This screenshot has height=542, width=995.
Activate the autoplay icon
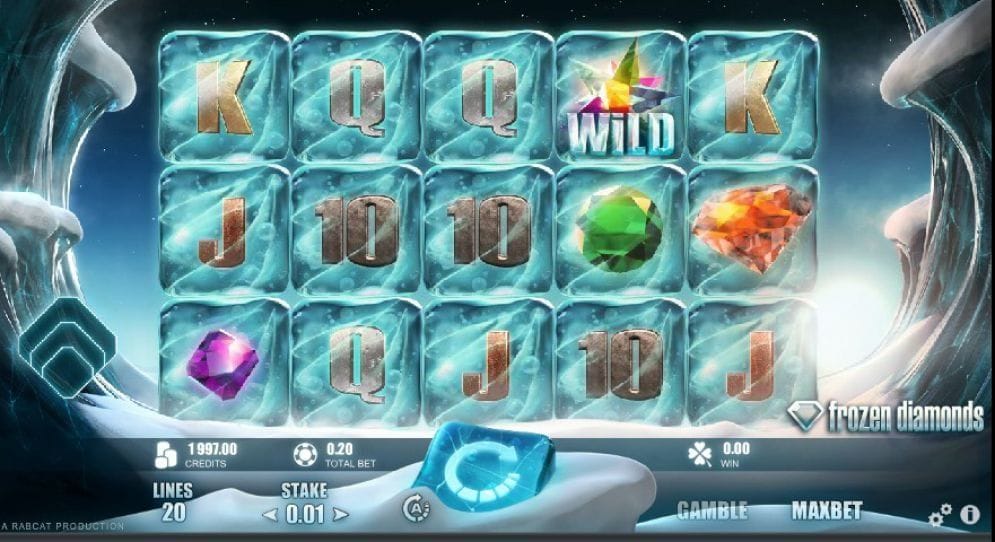tap(416, 509)
